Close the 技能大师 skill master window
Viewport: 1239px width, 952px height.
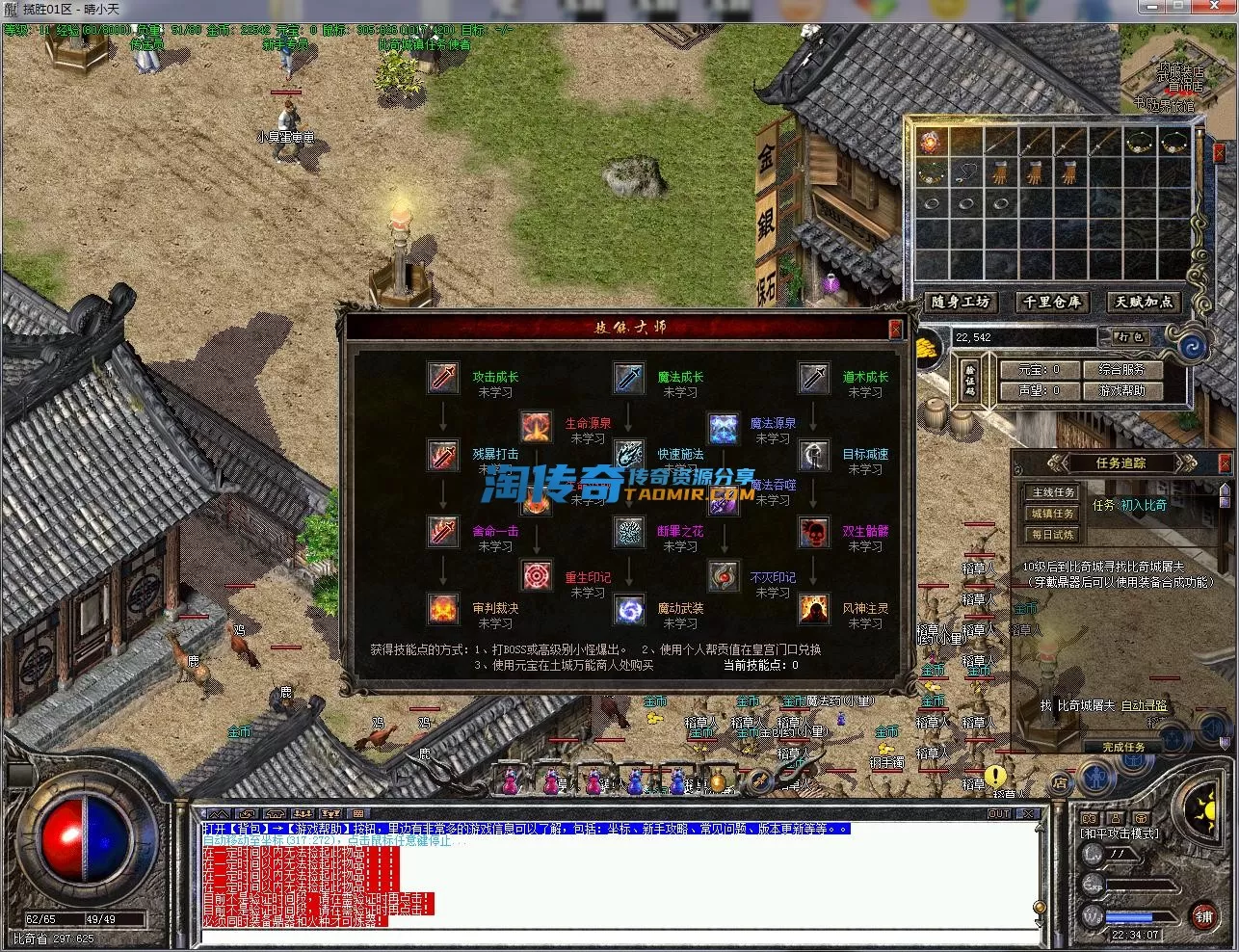pyautogui.click(x=895, y=330)
